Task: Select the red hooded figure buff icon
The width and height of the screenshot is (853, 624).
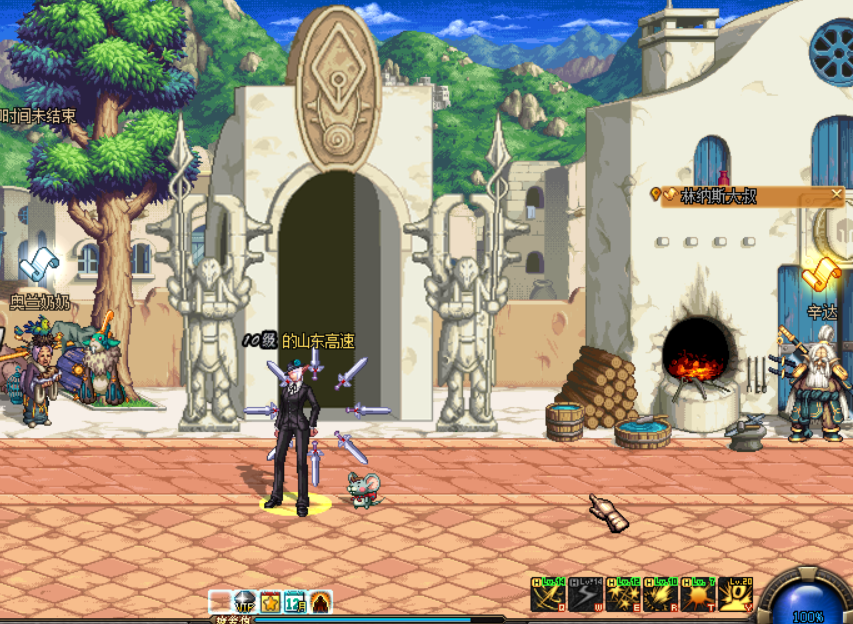Action: tap(320, 602)
